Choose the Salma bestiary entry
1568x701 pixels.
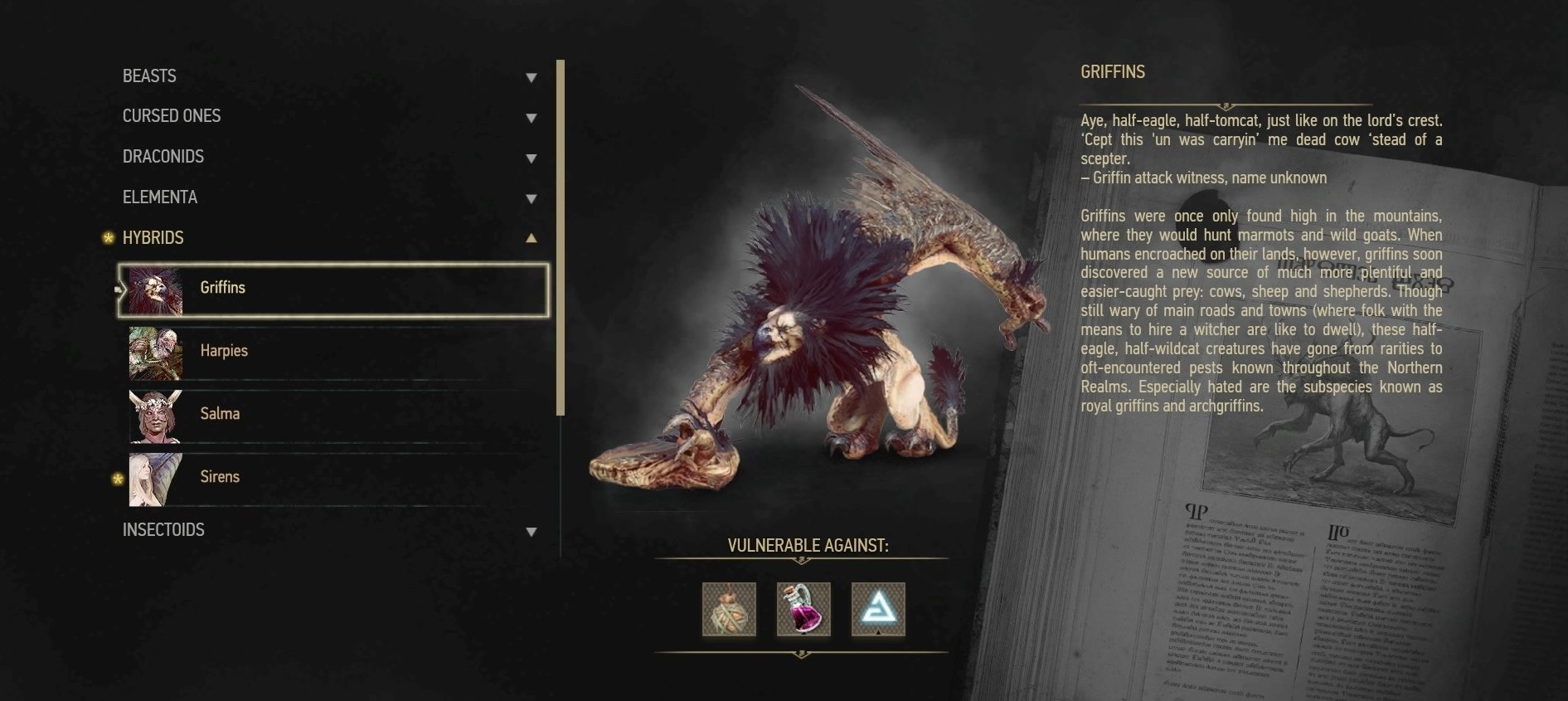click(x=333, y=415)
